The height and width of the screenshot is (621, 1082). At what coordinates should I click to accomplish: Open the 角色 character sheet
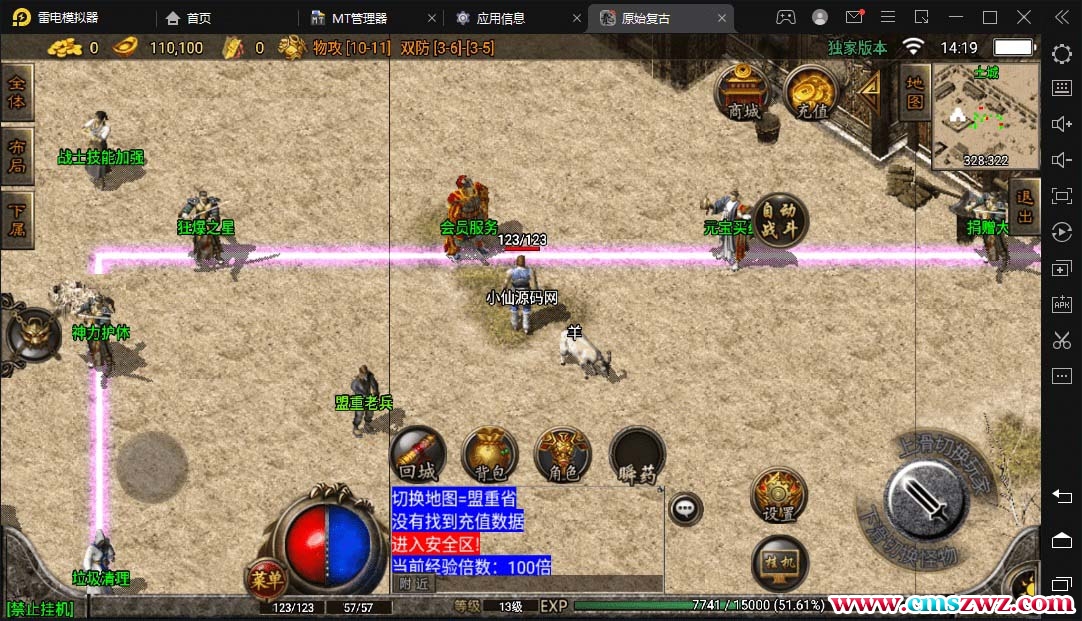click(563, 457)
